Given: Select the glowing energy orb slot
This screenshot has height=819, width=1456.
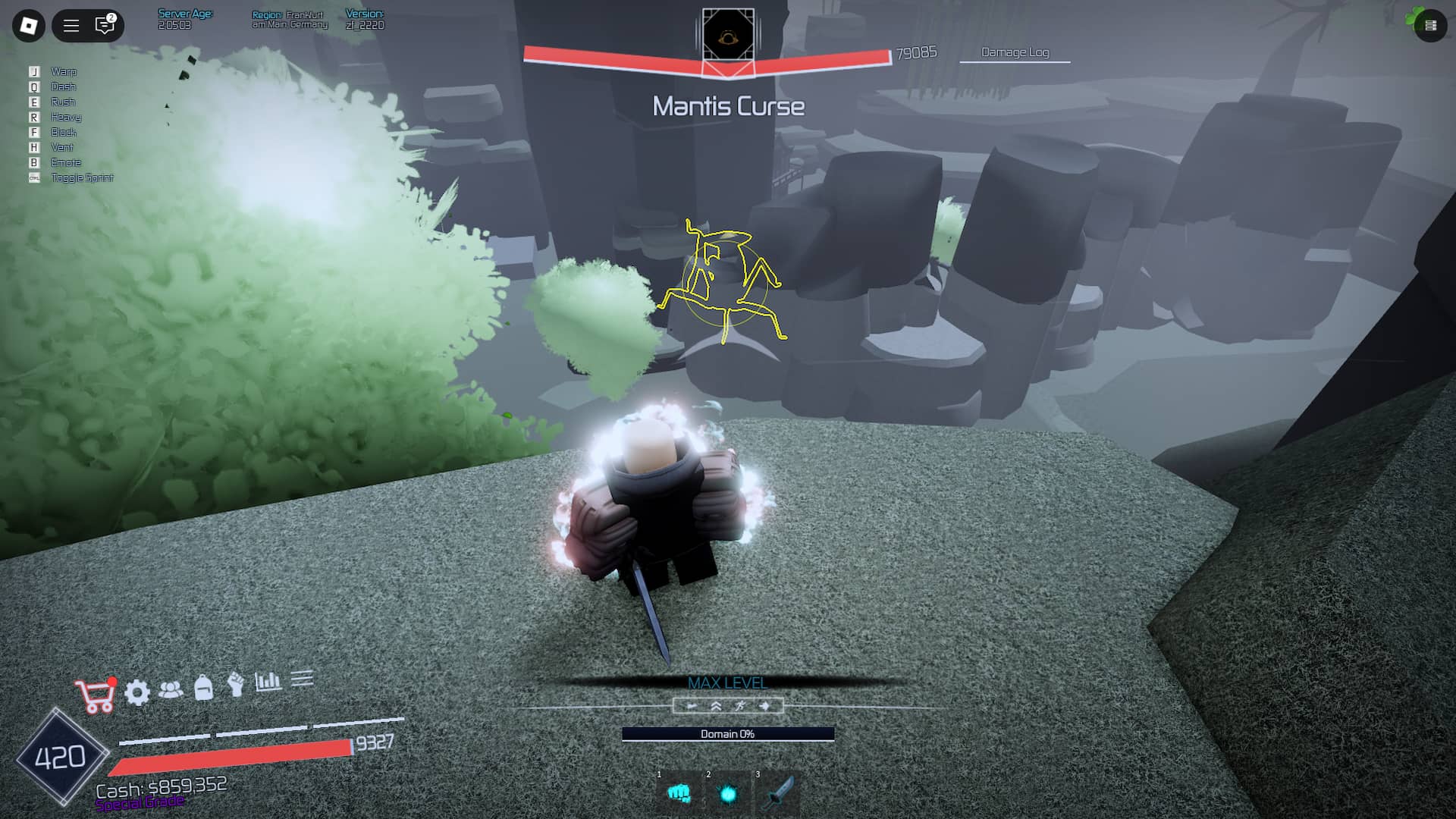Looking at the screenshot, I should point(728,794).
